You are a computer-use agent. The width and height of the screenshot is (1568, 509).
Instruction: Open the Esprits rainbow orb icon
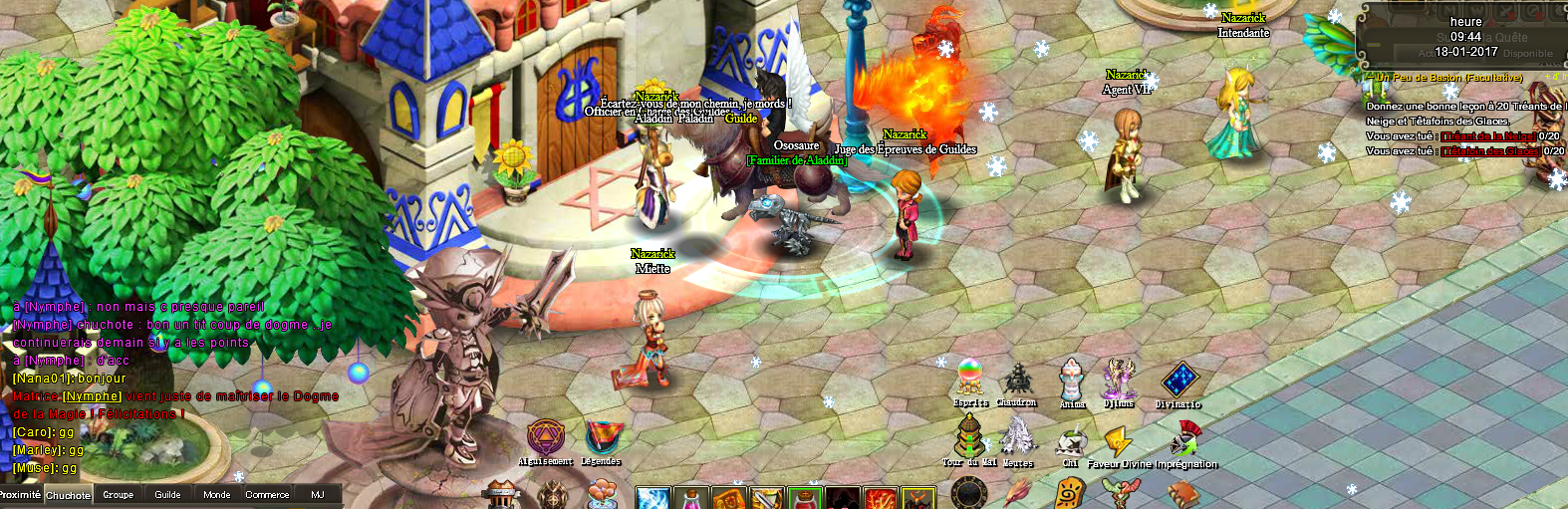coord(970,378)
